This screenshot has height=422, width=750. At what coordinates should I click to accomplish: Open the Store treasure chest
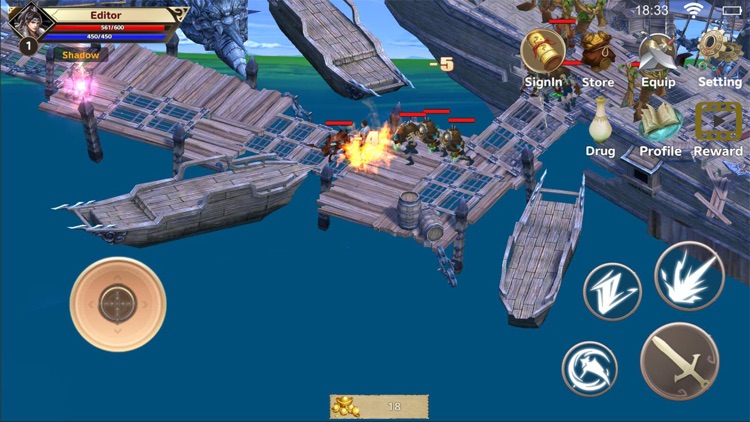point(598,52)
